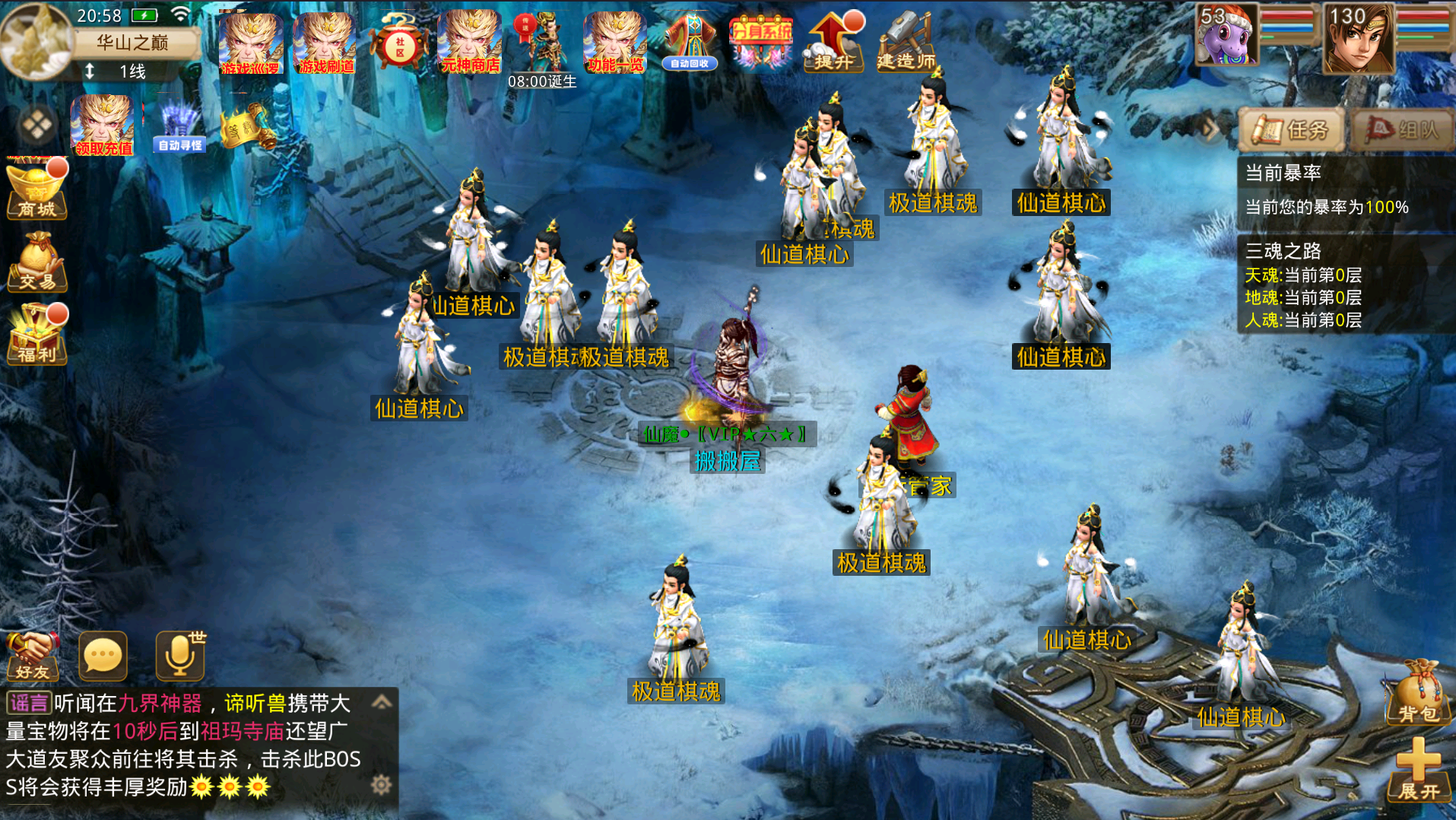Screen dimensions: 1456x820
Task: Claim the 领取充值 recharge reward
Action: coord(103,126)
